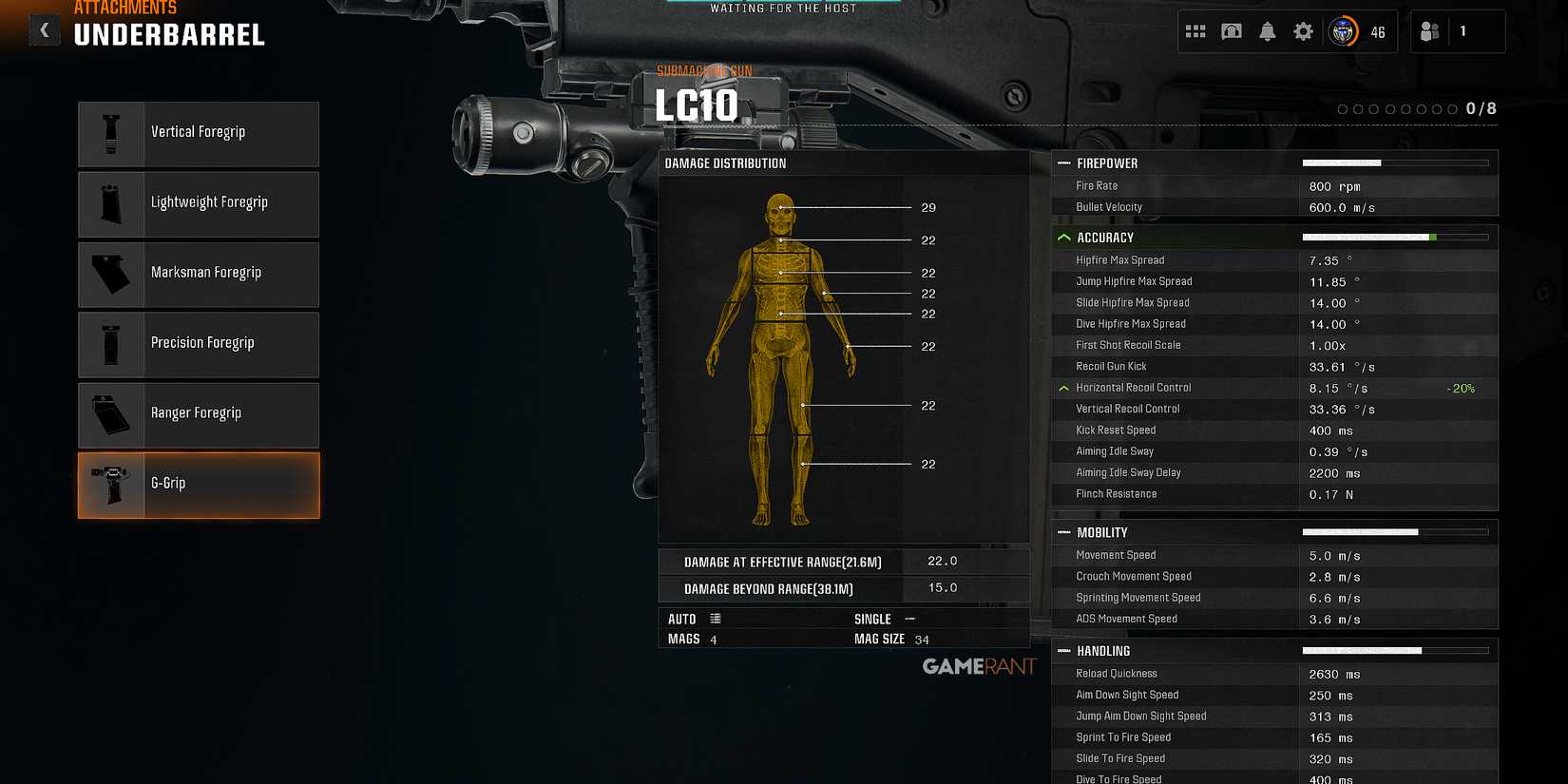Click the Underbarrel attachments header
1568x784 pixels.
click(169, 35)
